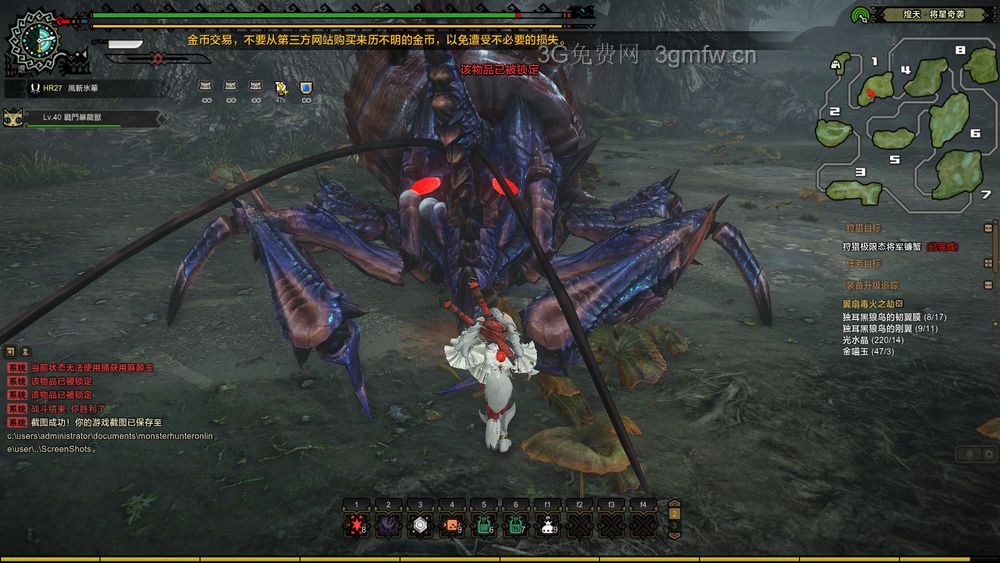The height and width of the screenshot is (563, 1000).
Task: Click the 翼扇毒火之劫 tracked equipment entry
Action: point(868,303)
